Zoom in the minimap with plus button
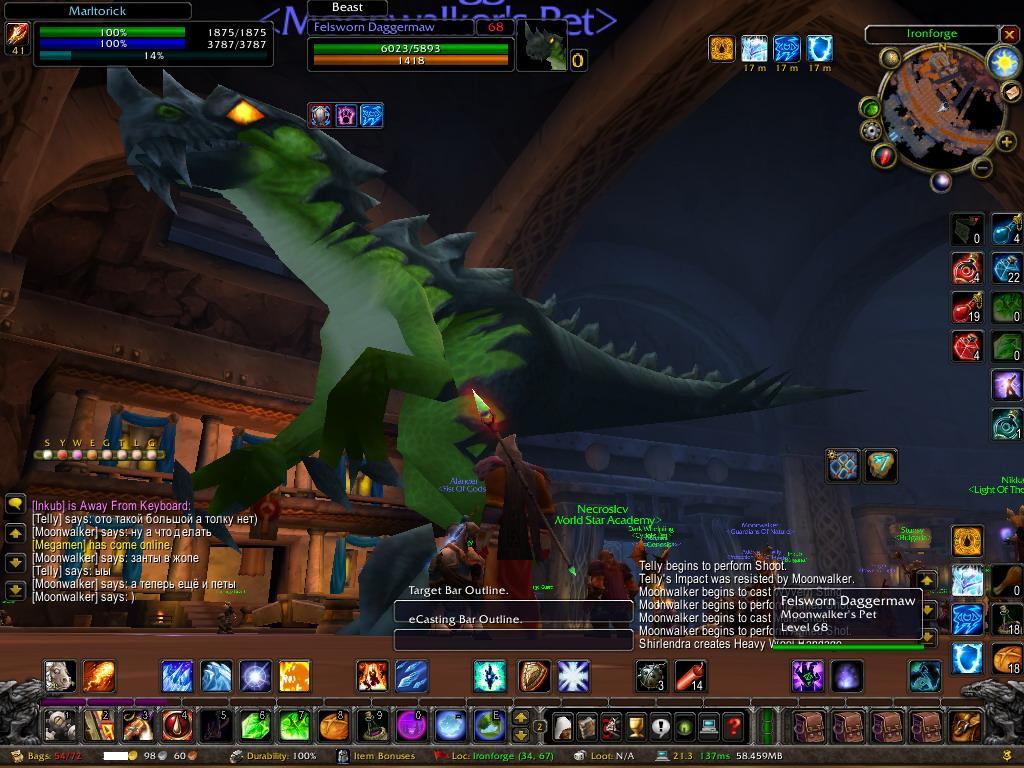This screenshot has height=768, width=1024. (1007, 142)
